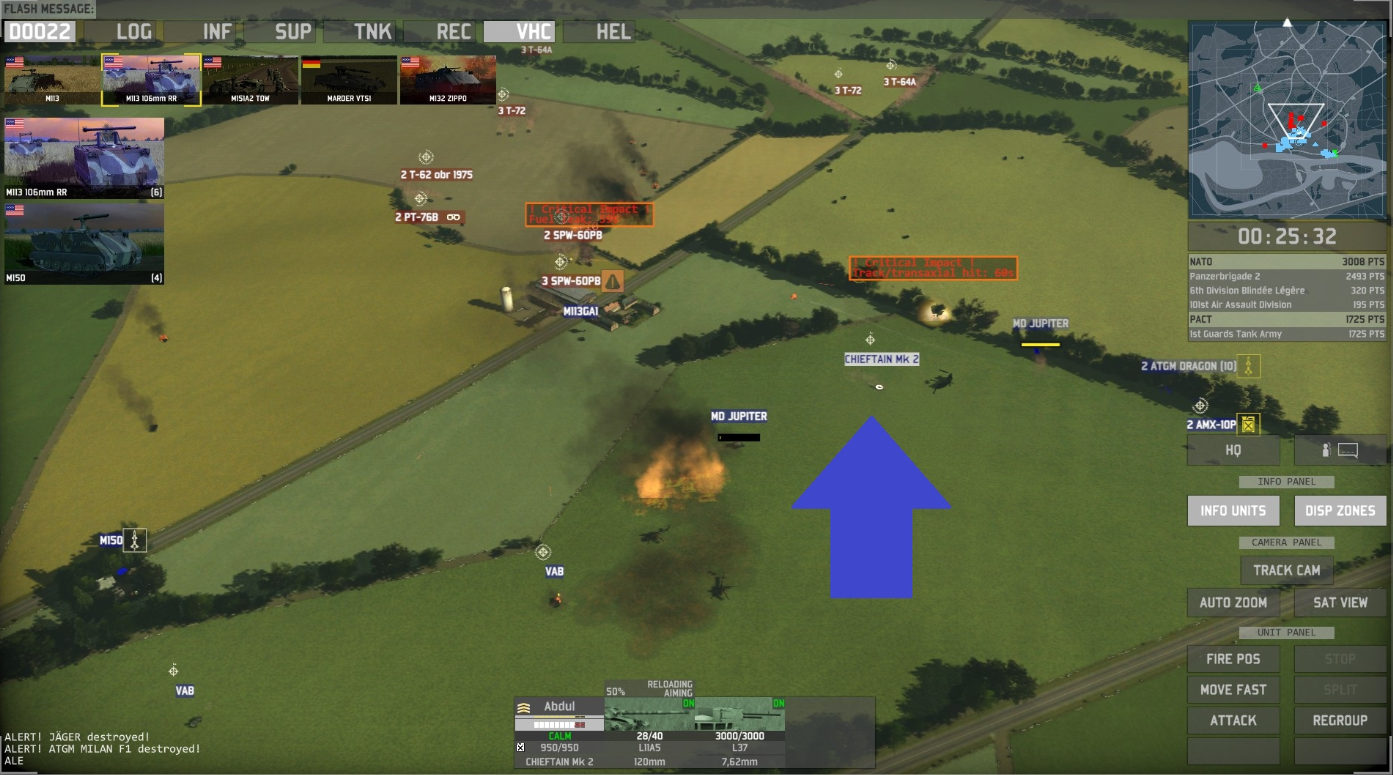Select the M151A2 TOW roster icon
The width and height of the screenshot is (1393, 775).
[x=249, y=79]
